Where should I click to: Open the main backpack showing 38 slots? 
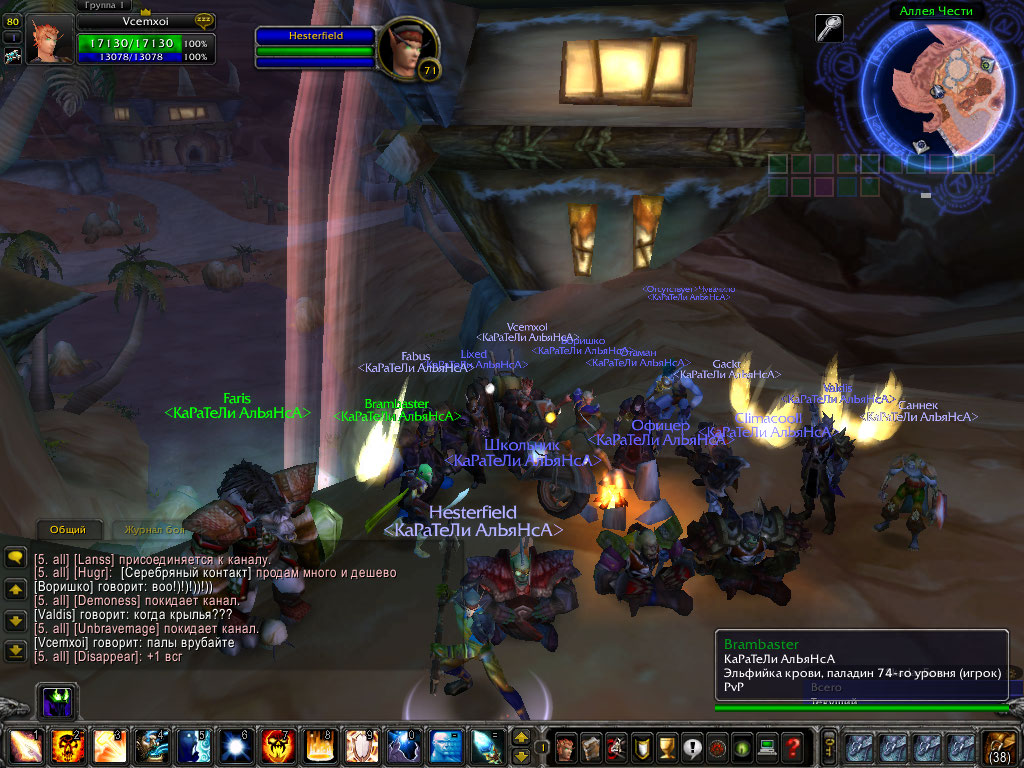(x=1000, y=747)
